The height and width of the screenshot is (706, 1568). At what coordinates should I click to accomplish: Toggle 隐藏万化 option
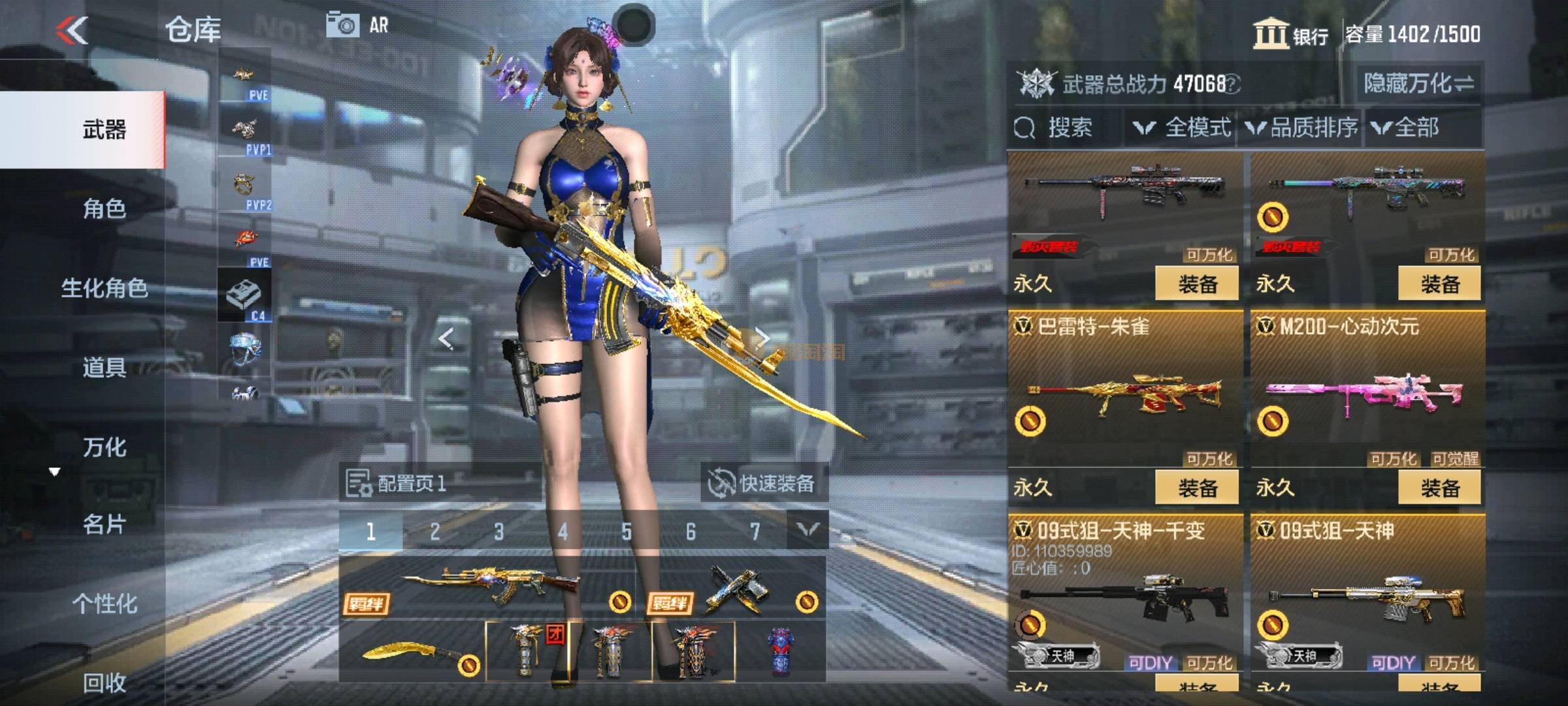pyautogui.click(x=1418, y=84)
